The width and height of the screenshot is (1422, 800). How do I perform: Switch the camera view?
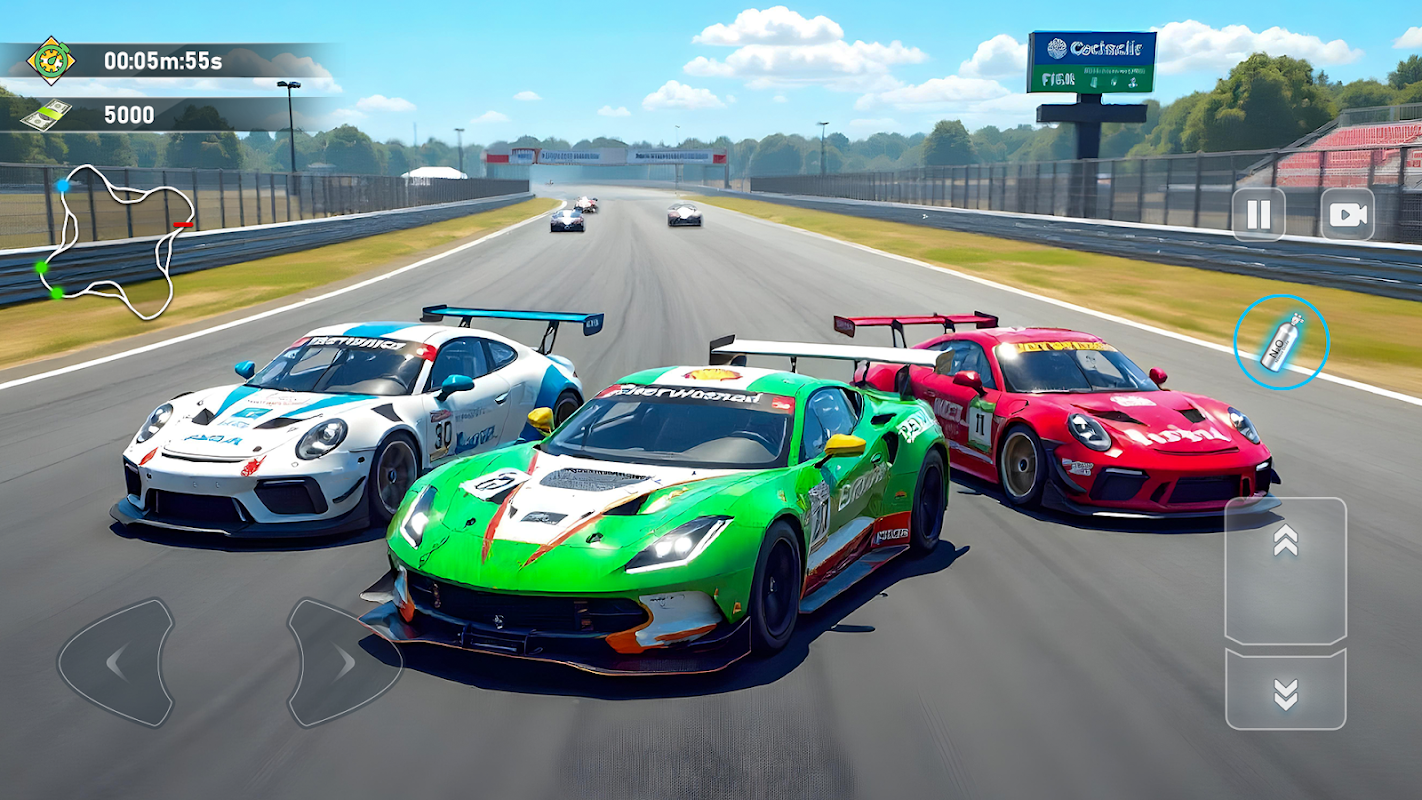[1347, 214]
